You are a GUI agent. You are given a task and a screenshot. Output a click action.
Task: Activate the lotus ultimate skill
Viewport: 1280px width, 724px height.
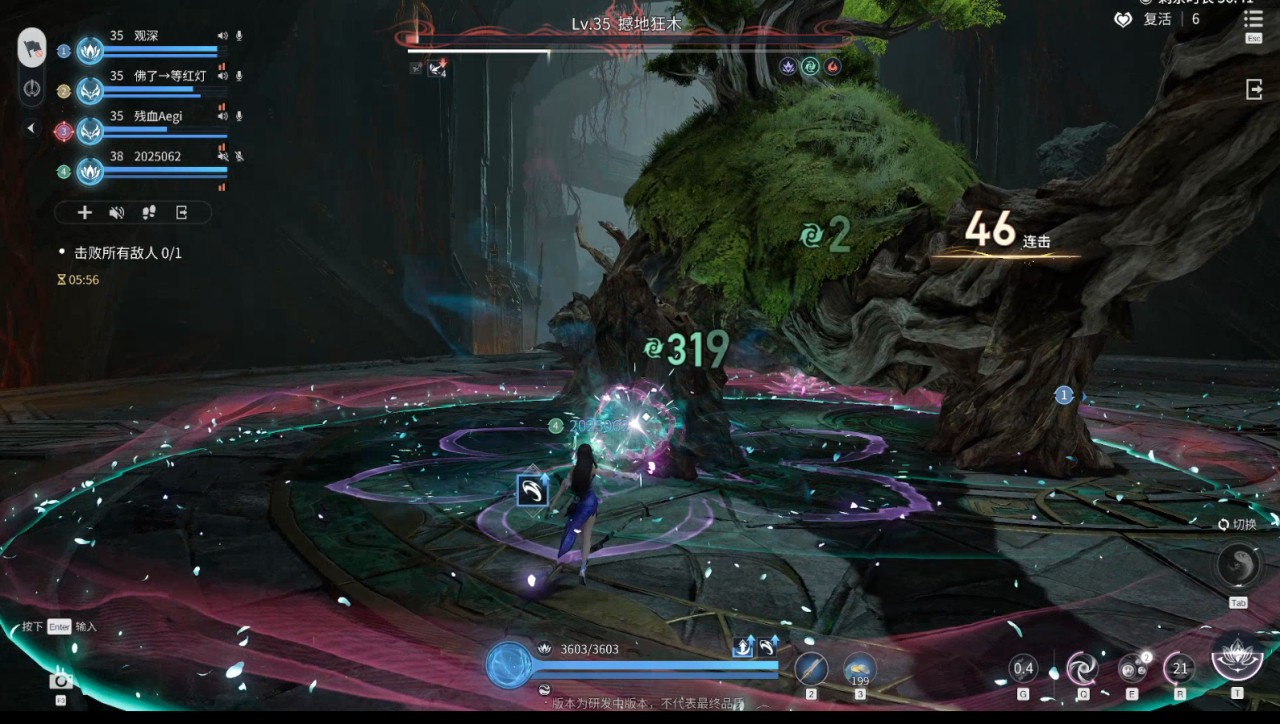(1236, 658)
